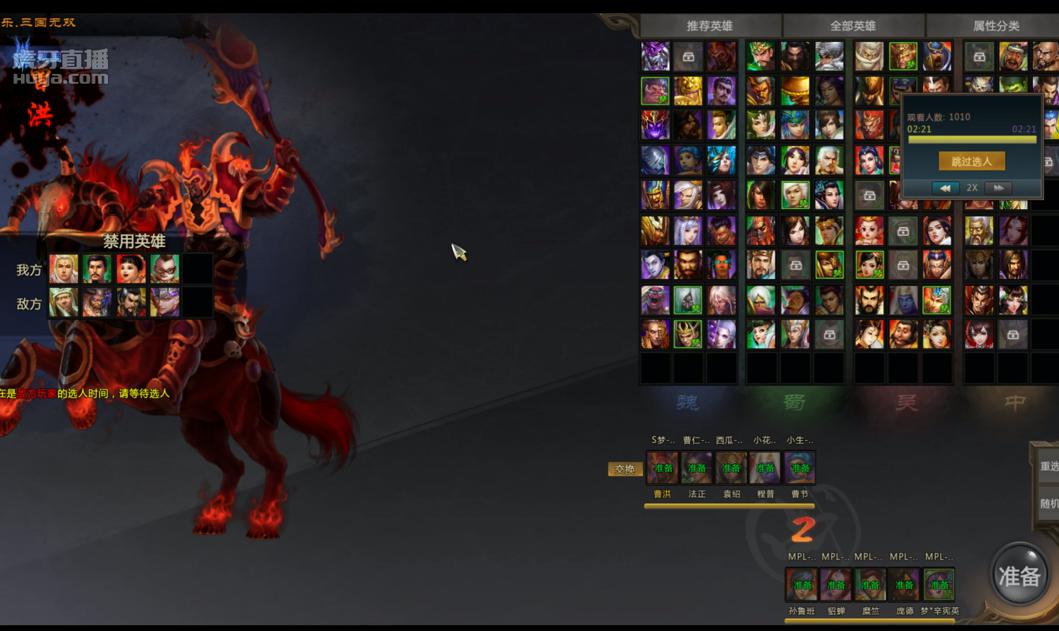This screenshot has height=631, width=1059.
Task: Inspect enemy pick 孙鲁班 portrait
Action: (801, 585)
